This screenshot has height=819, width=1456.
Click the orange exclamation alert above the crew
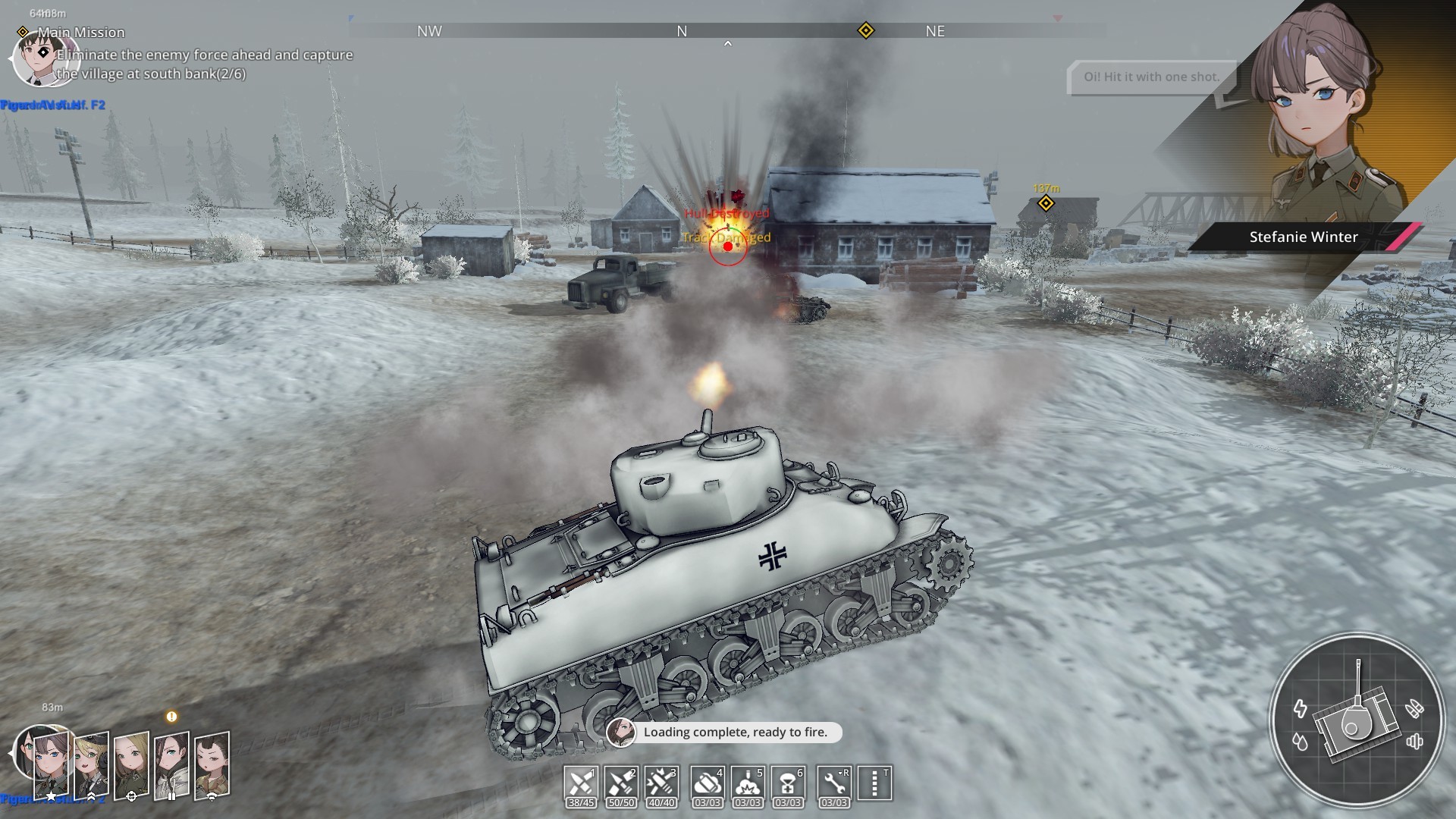click(171, 716)
